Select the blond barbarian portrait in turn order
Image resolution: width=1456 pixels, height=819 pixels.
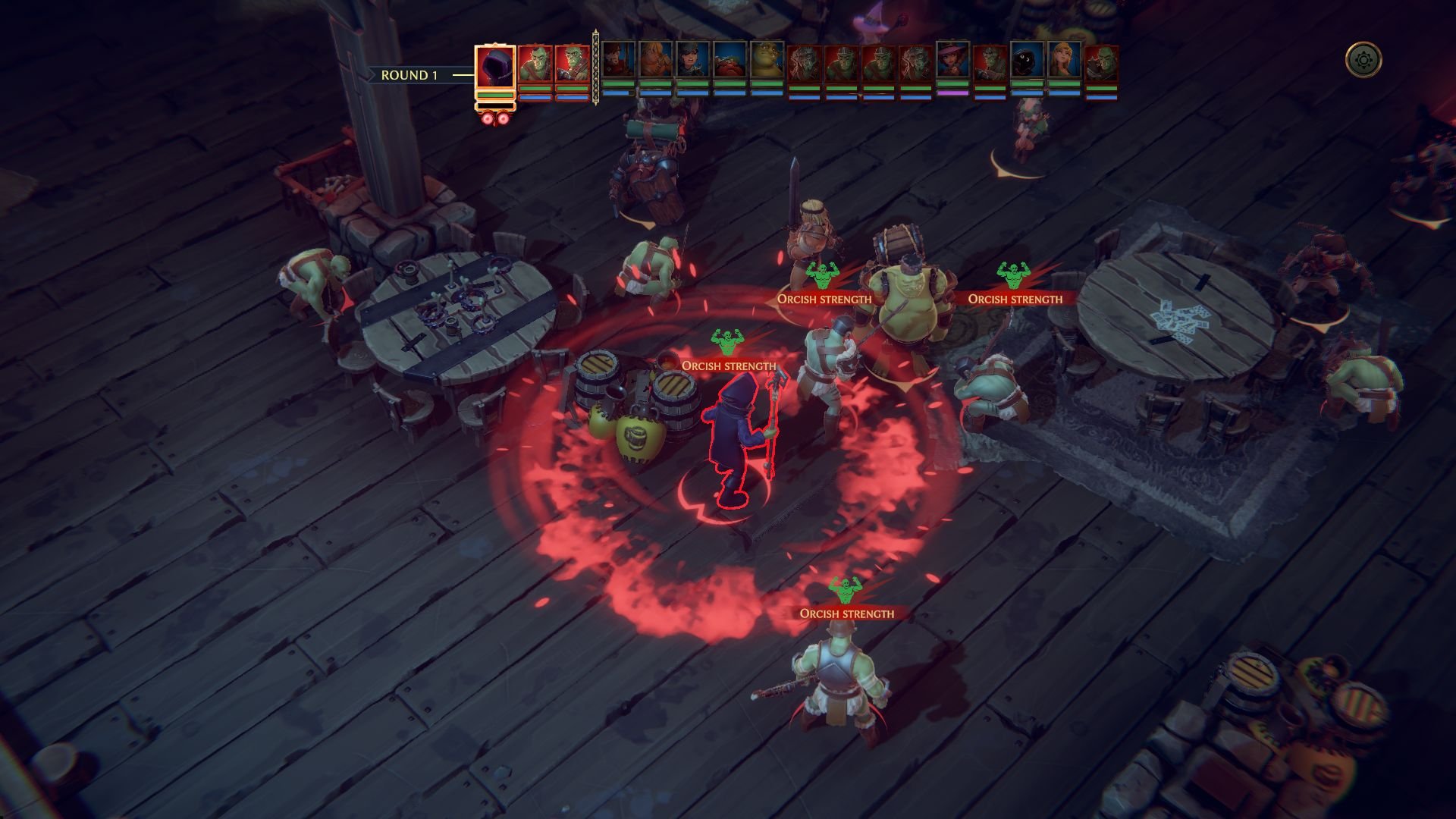655,60
